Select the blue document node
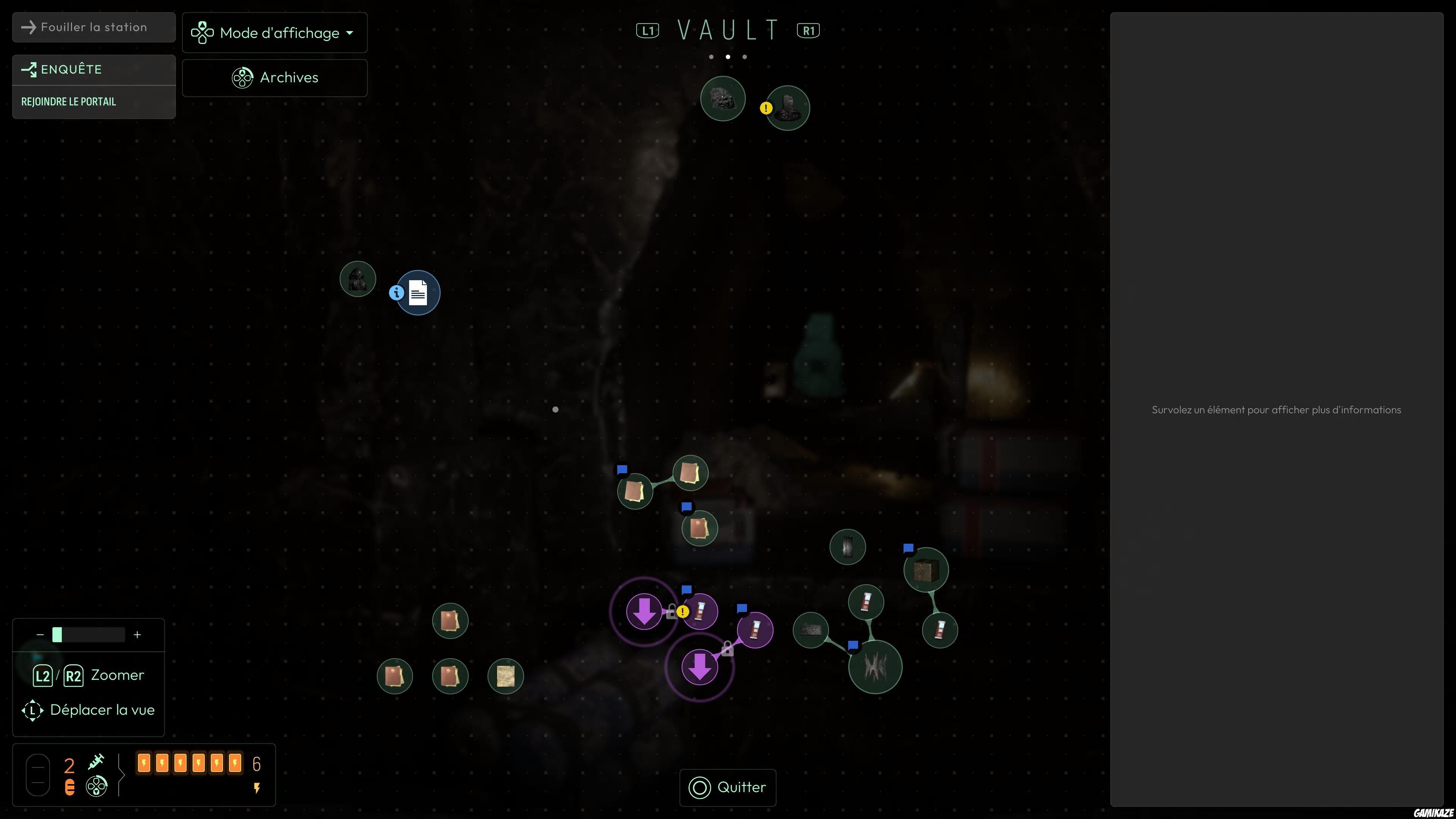The image size is (1456, 819). (418, 293)
